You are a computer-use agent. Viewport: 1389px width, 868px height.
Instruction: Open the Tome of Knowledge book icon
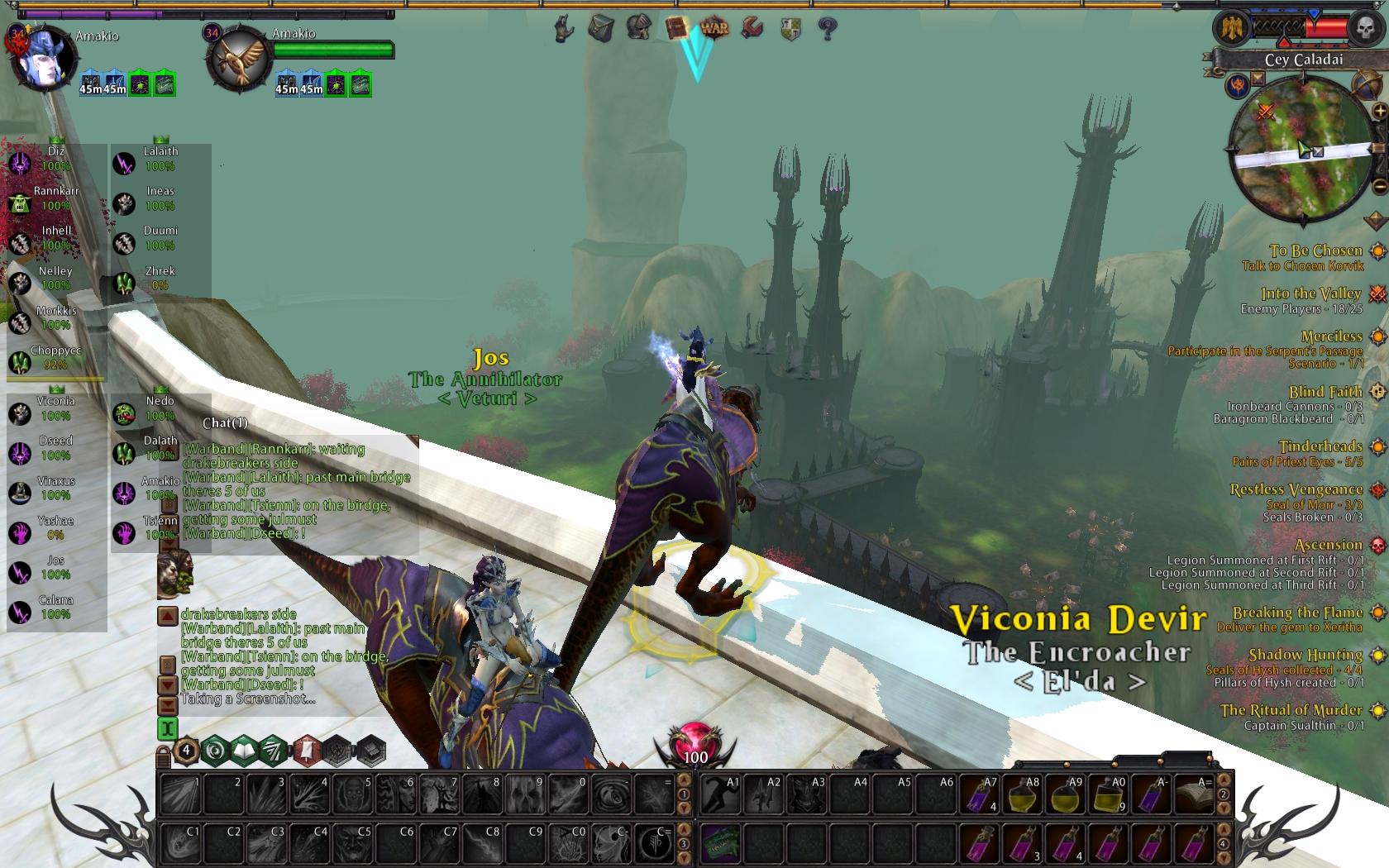pos(676,28)
